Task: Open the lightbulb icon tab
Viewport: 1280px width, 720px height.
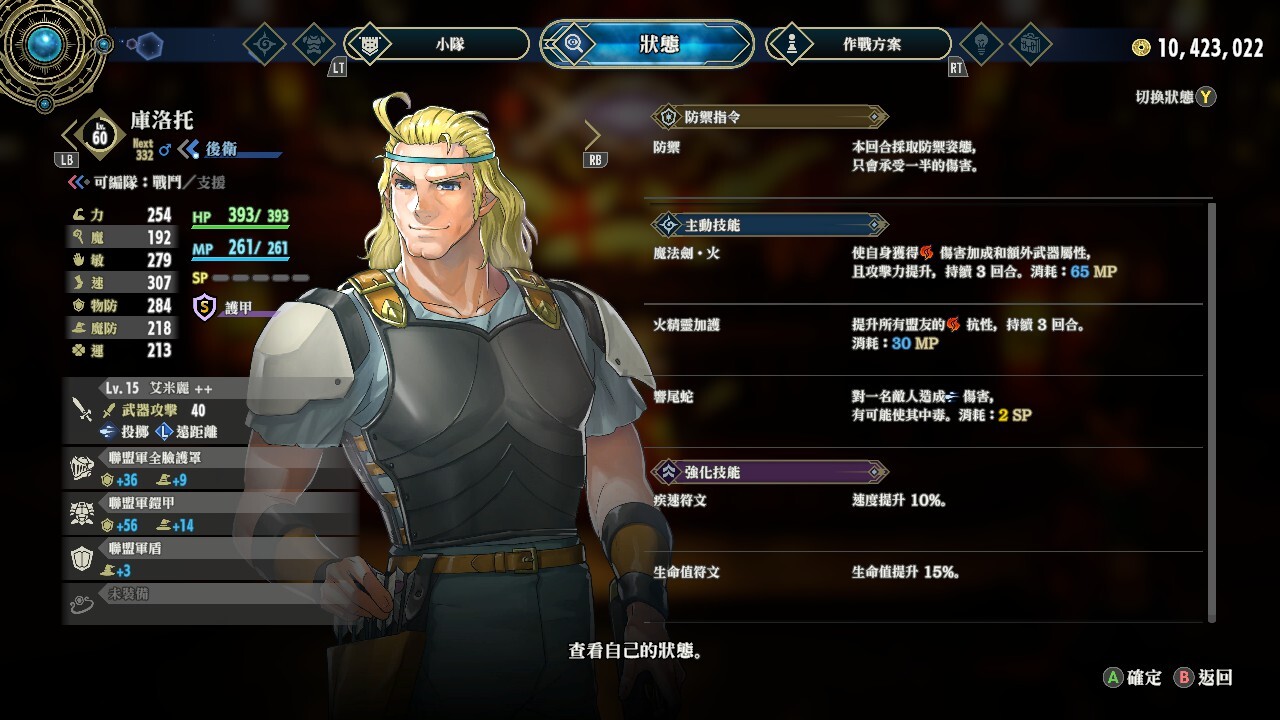Action: (x=980, y=44)
